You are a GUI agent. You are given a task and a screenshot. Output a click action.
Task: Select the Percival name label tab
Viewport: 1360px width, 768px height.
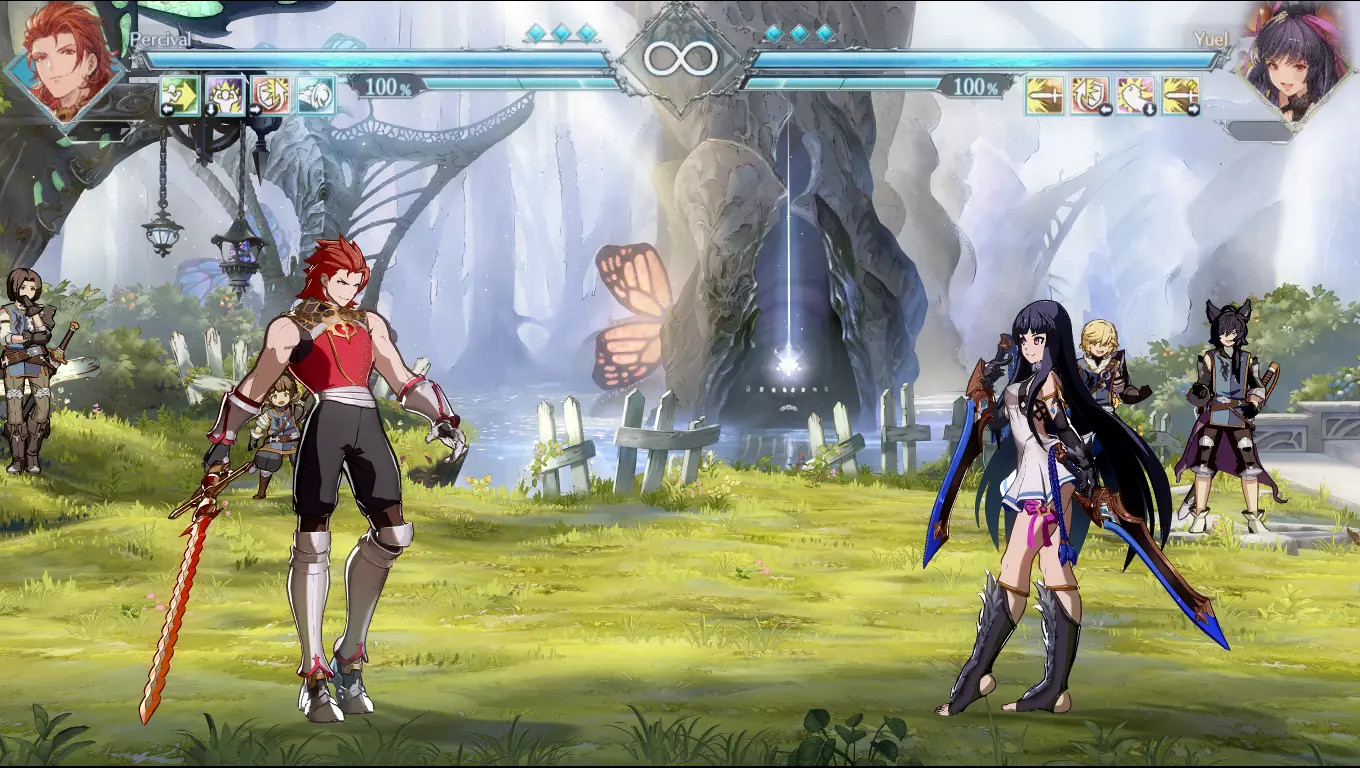pyautogui.click(x=162, y=40)
